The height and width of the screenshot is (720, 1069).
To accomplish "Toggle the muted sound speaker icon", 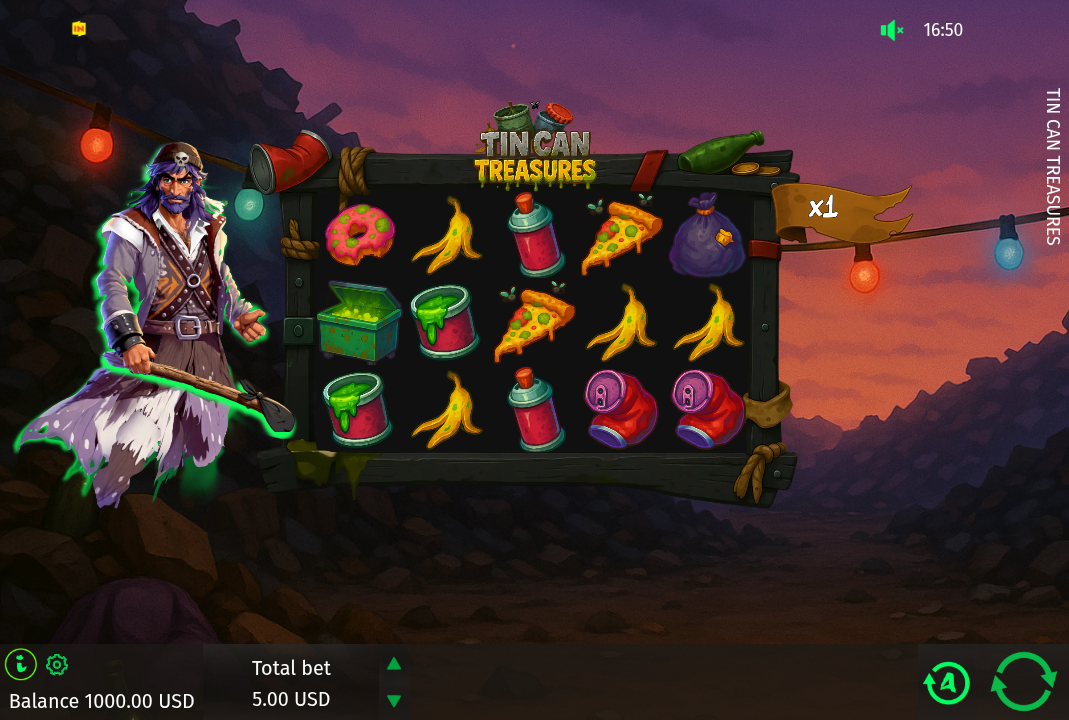I will [x=891, y=30].
